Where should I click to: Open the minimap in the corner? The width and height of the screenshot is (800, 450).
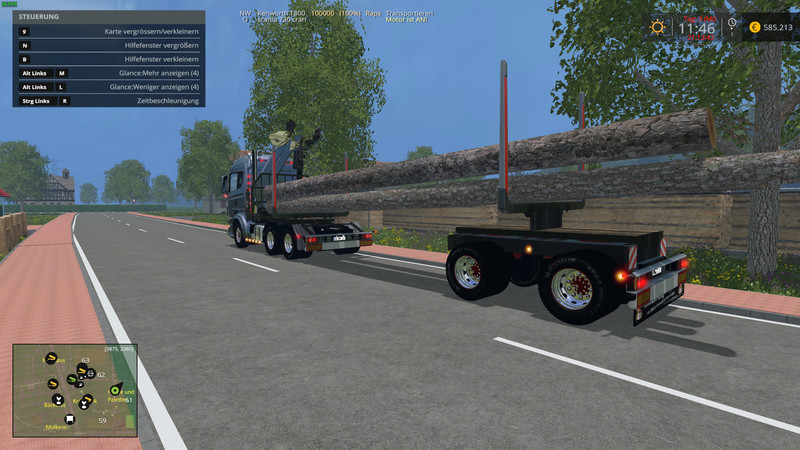75,390
